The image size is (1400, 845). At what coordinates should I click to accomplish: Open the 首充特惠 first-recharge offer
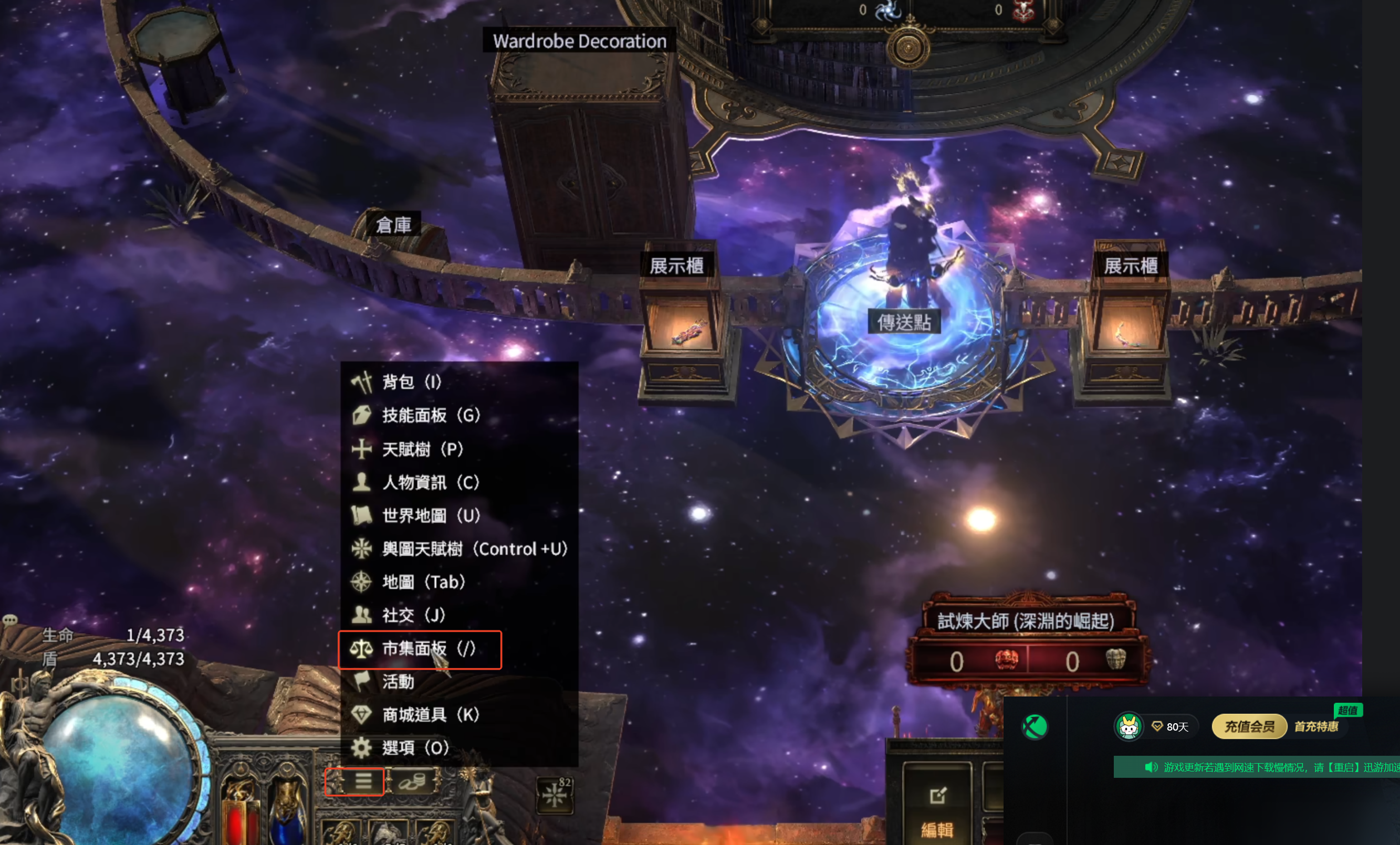[1316, 726]
